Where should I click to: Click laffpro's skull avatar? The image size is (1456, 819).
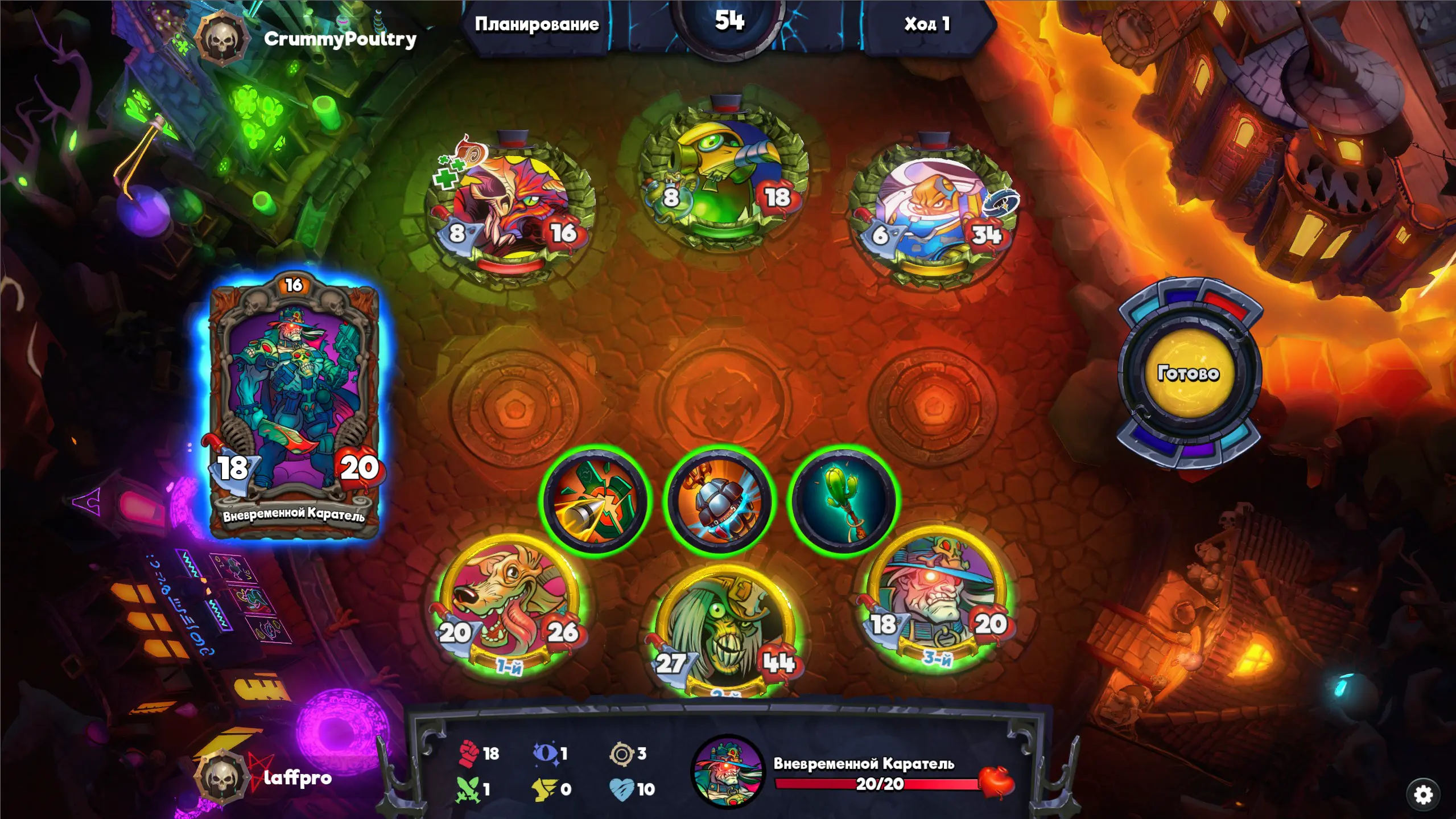221,777
